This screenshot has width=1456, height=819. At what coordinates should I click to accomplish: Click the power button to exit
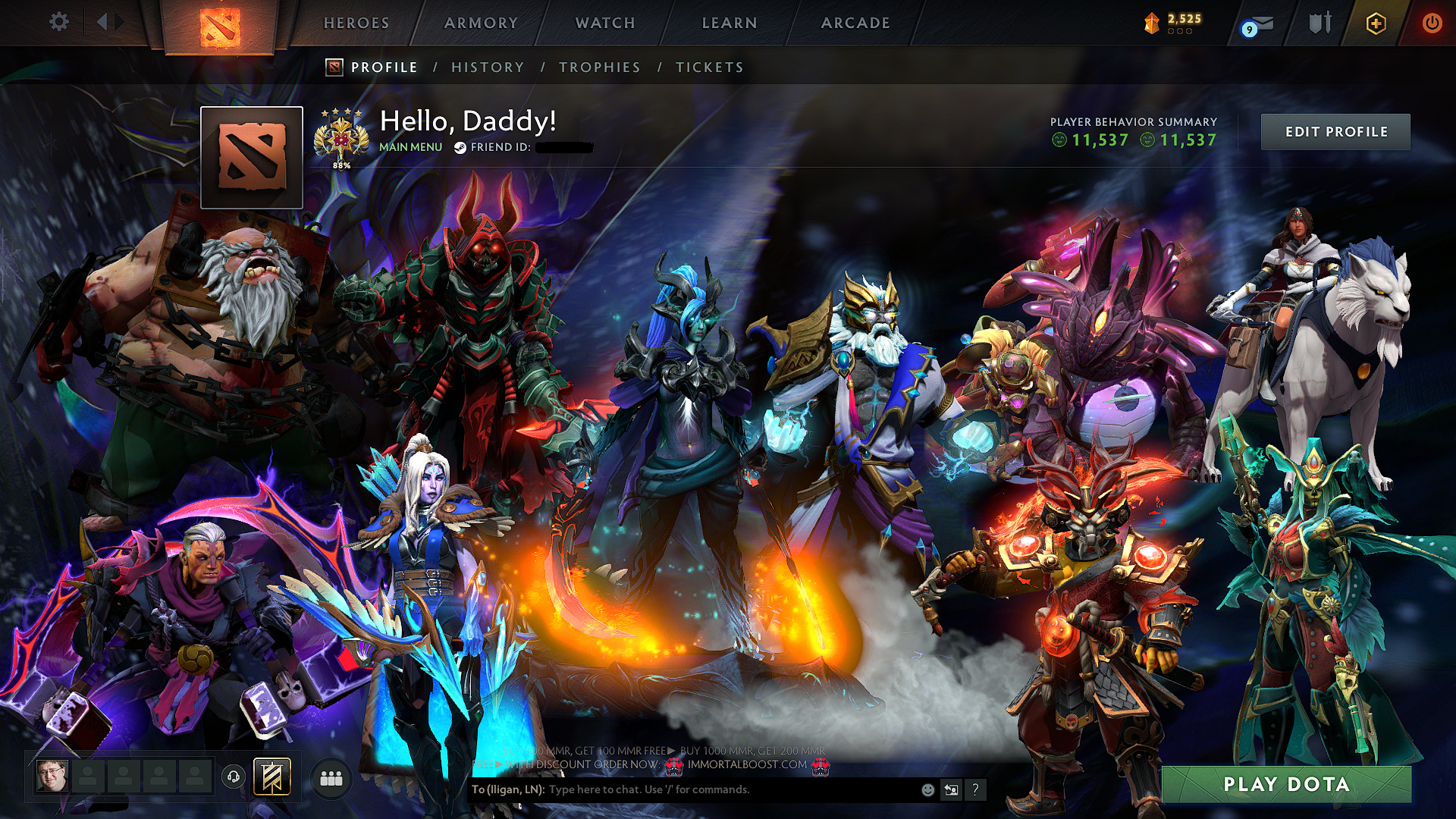(1434, 22)
